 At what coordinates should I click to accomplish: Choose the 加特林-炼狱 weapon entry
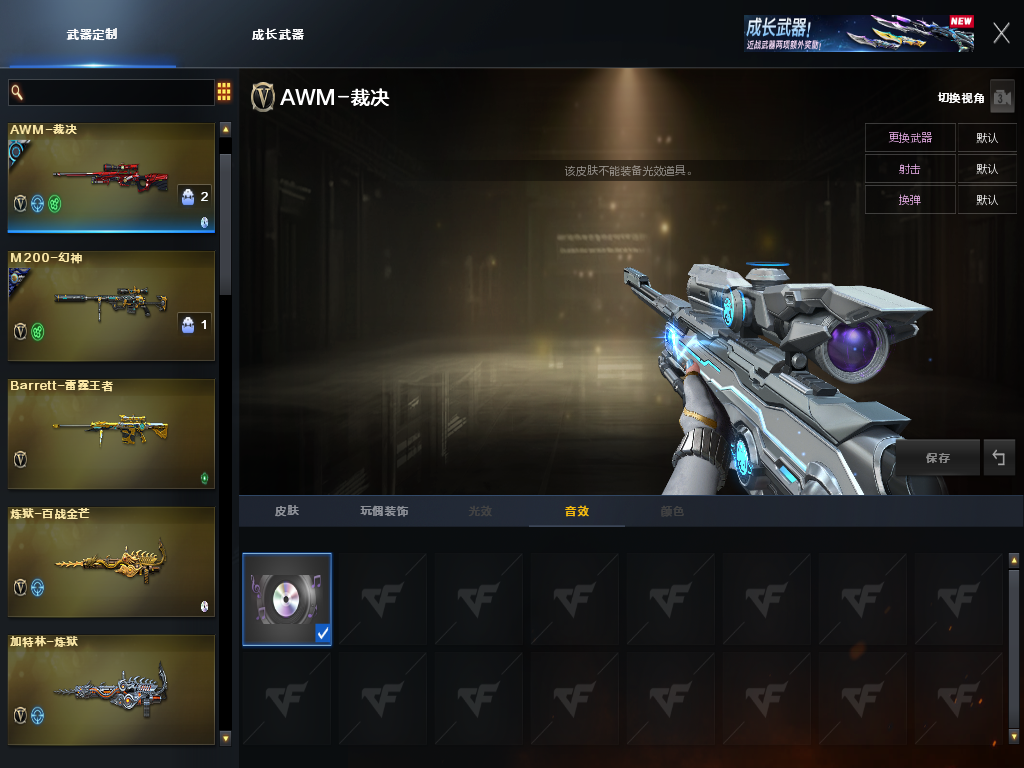click(111, 689)
